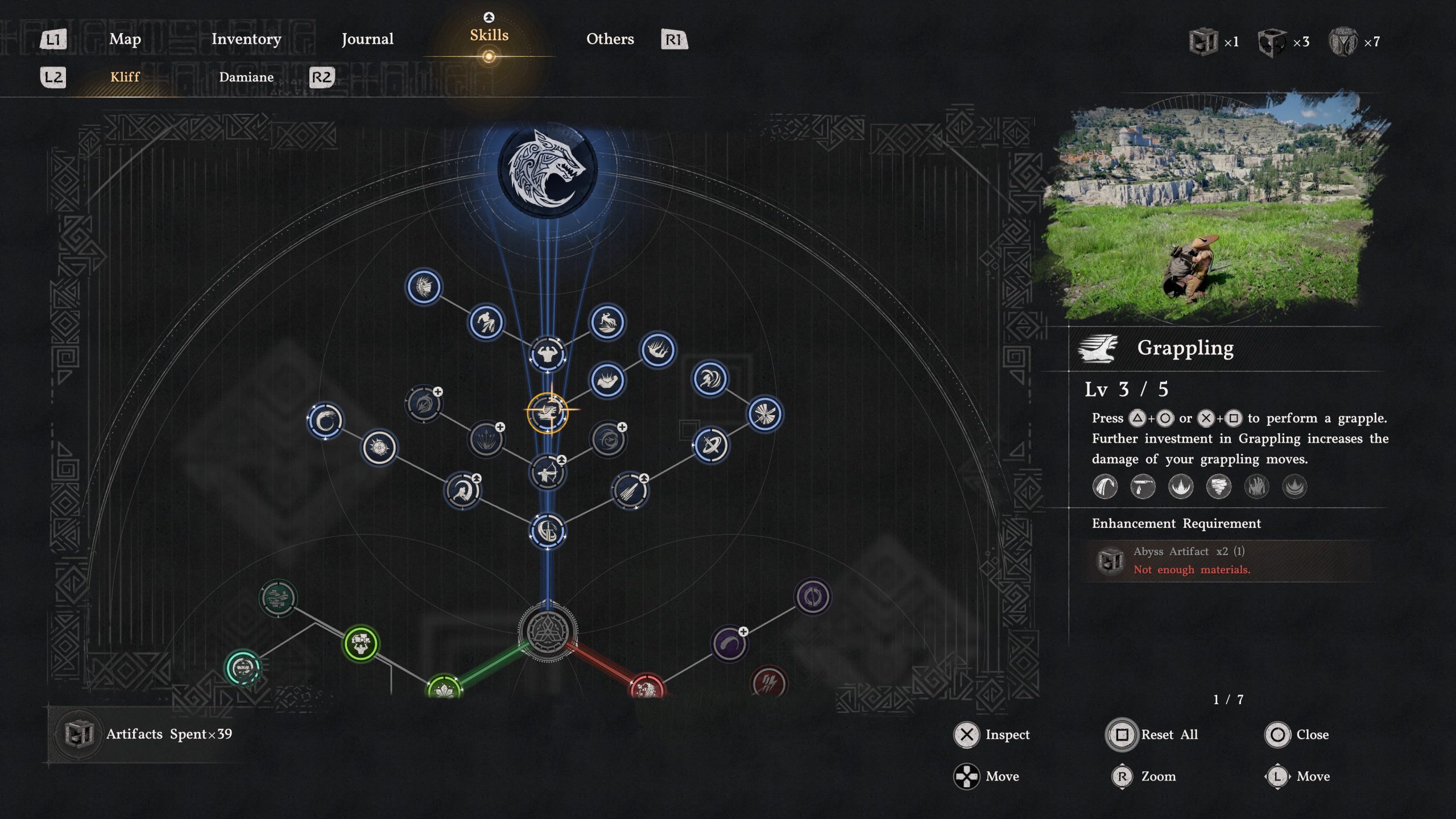Open the Journal tab
The height and width of the screenshot is (819, 1456).
point(367,40)
